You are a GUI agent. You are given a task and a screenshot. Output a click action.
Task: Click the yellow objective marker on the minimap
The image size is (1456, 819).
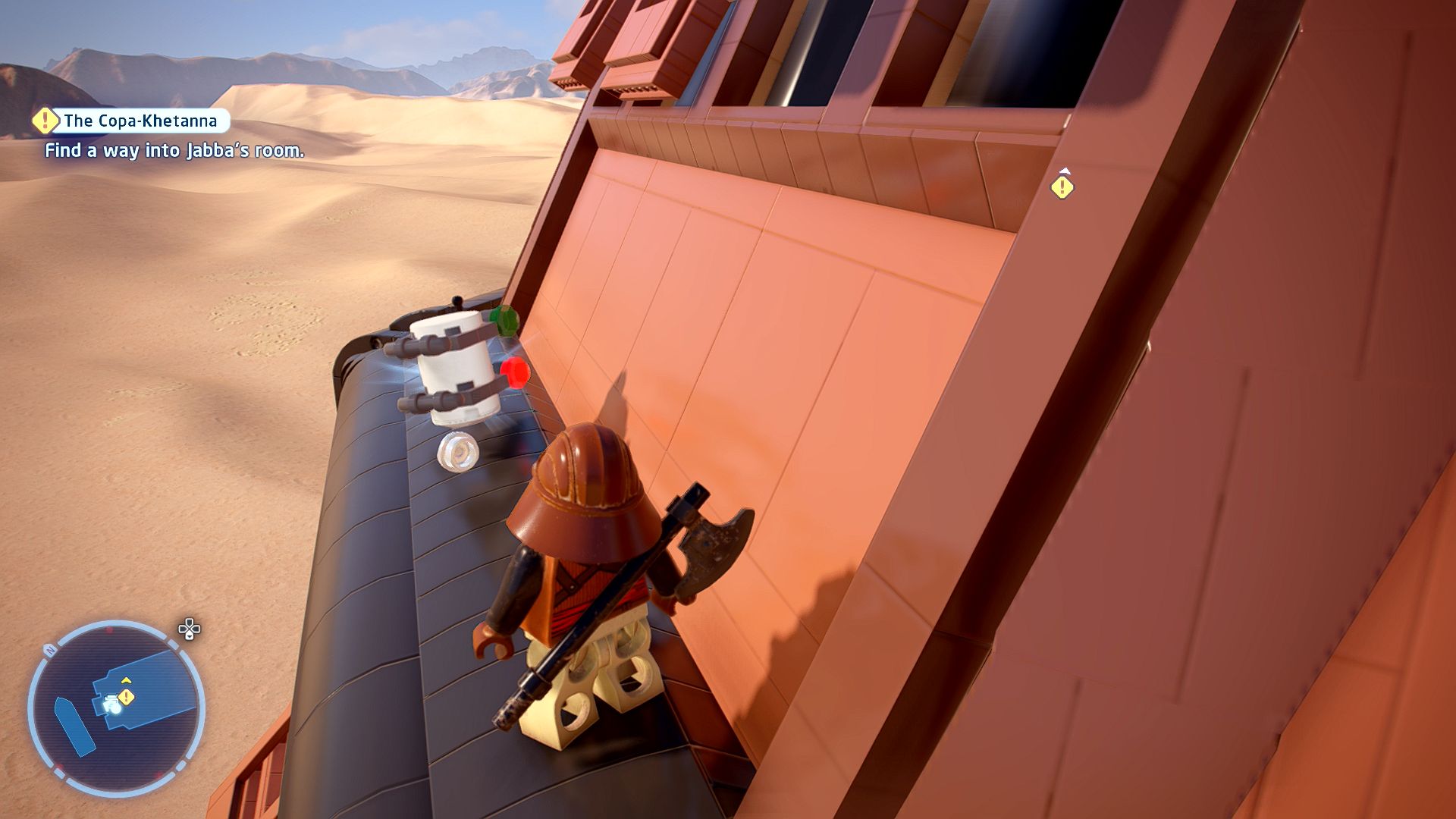[127, 696]
